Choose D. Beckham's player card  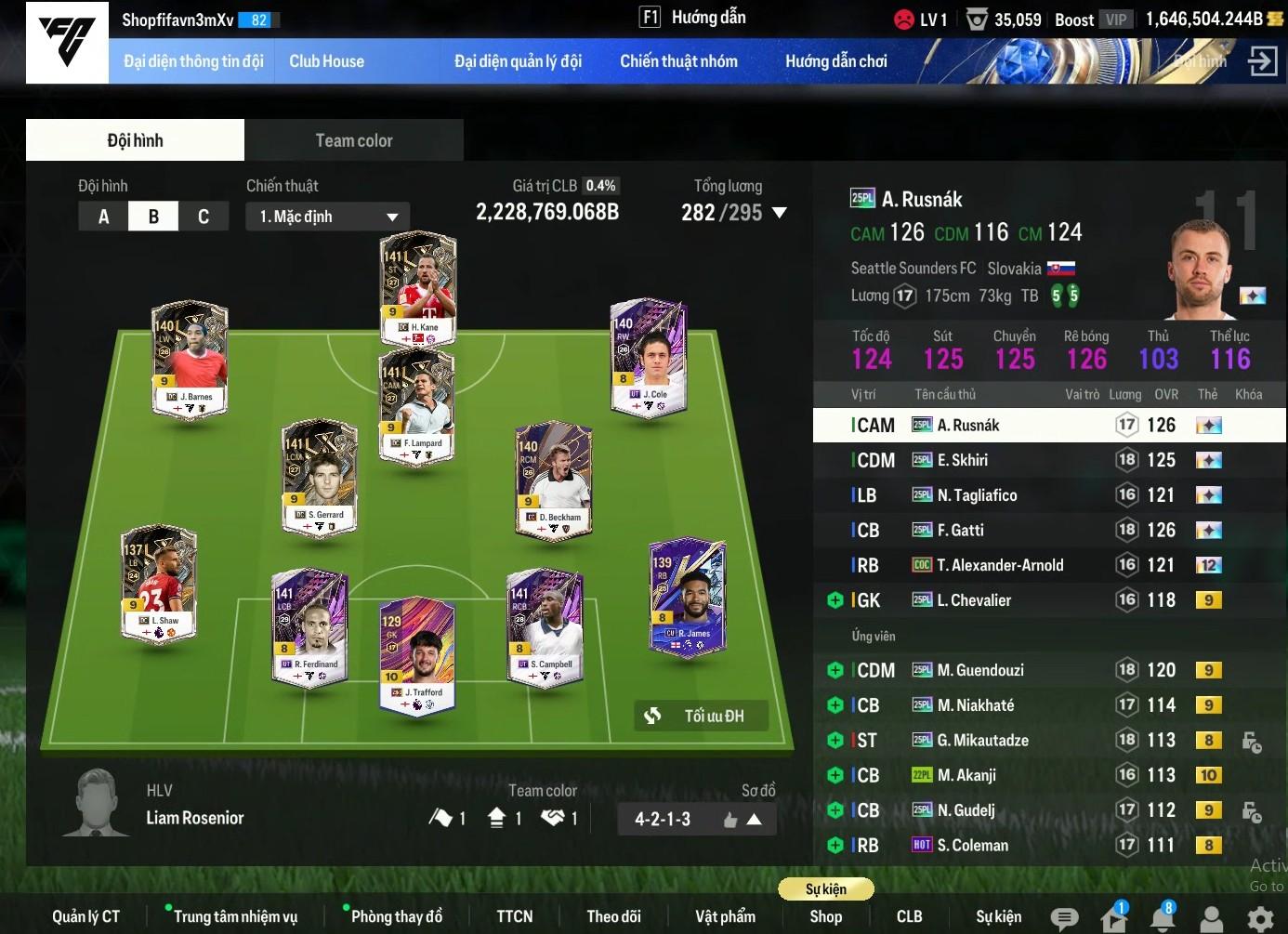click(x=554, y=479)
